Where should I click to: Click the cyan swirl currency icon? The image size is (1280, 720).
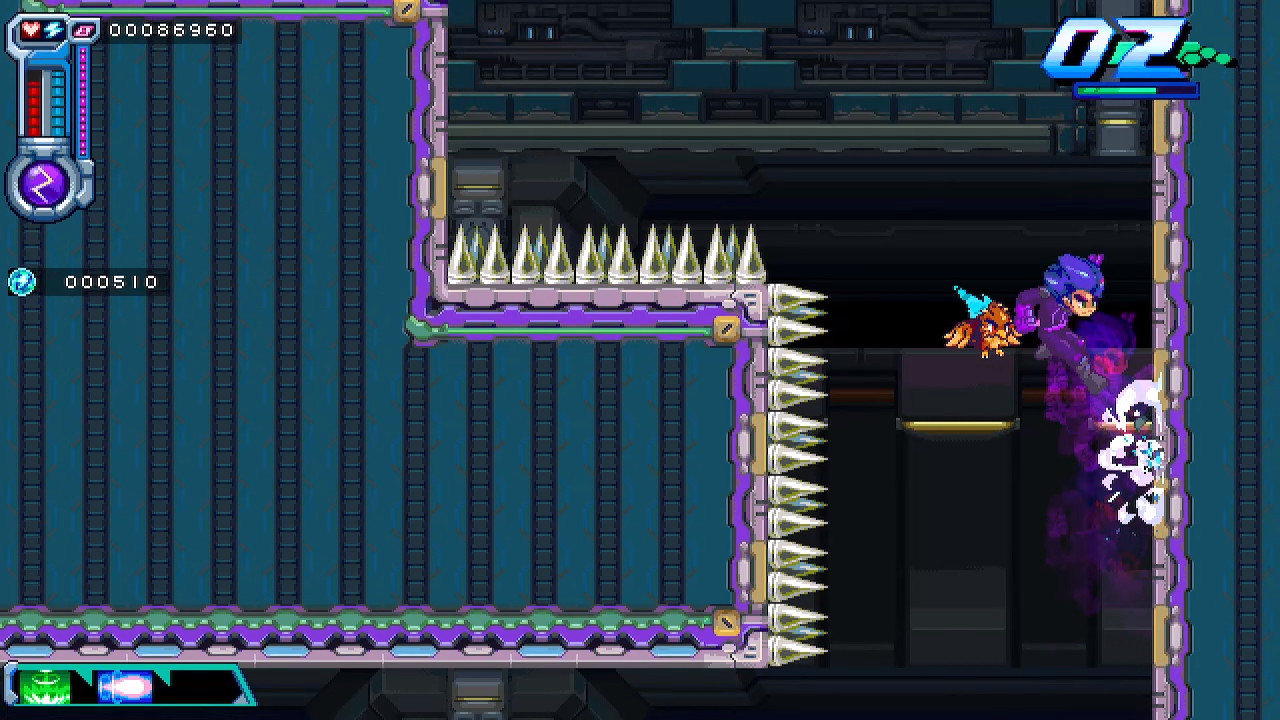[21, 282]
